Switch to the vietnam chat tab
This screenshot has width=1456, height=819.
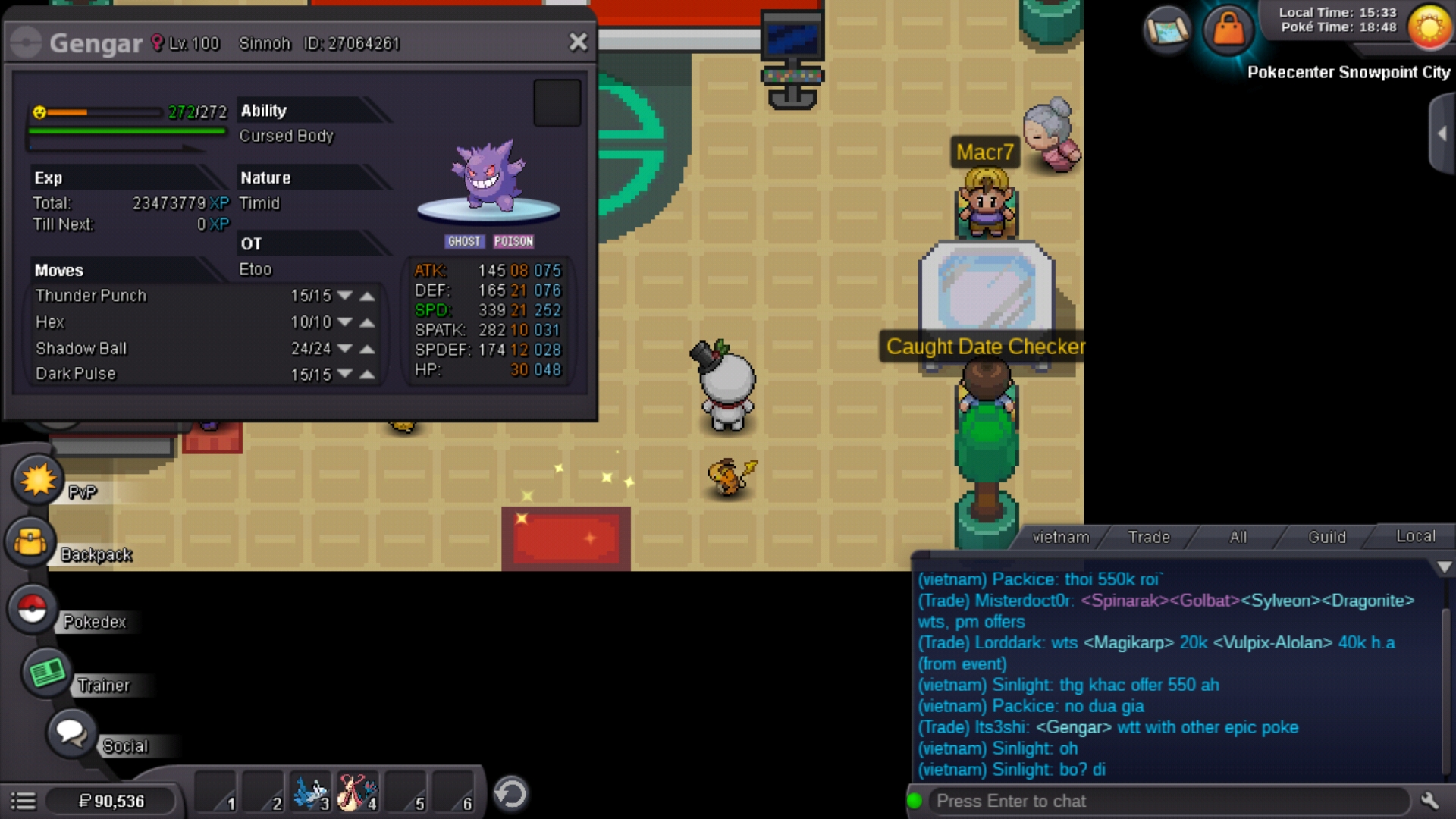(x=1060, y=537)
